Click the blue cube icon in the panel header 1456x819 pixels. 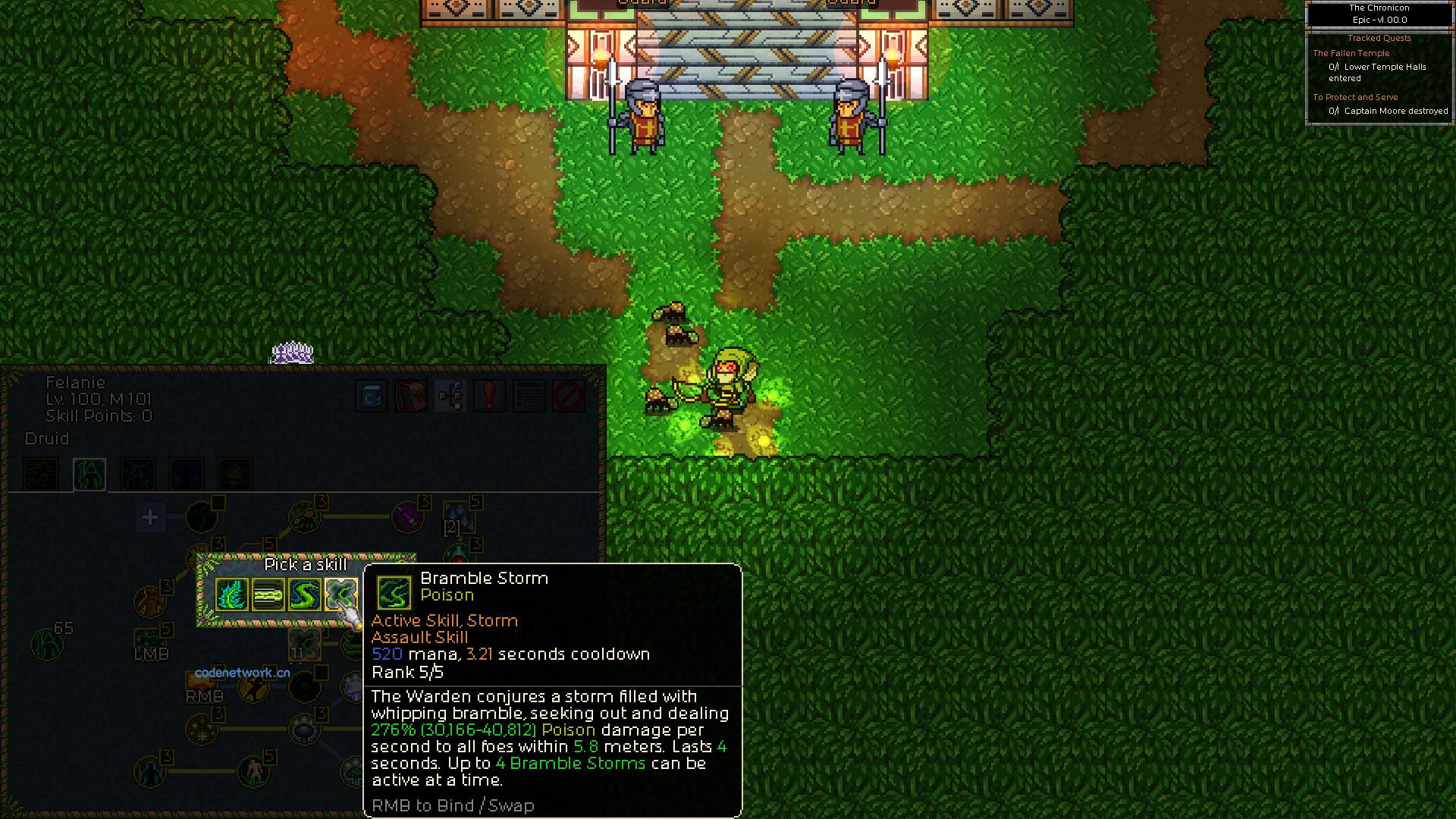371,396
